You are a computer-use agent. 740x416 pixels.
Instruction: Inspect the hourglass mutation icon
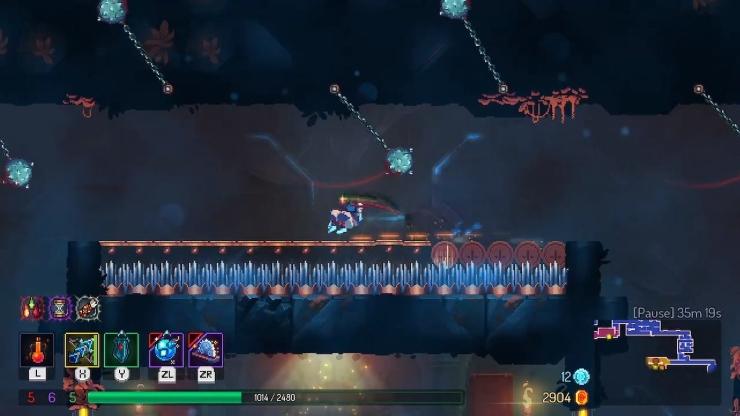(59, 307)
